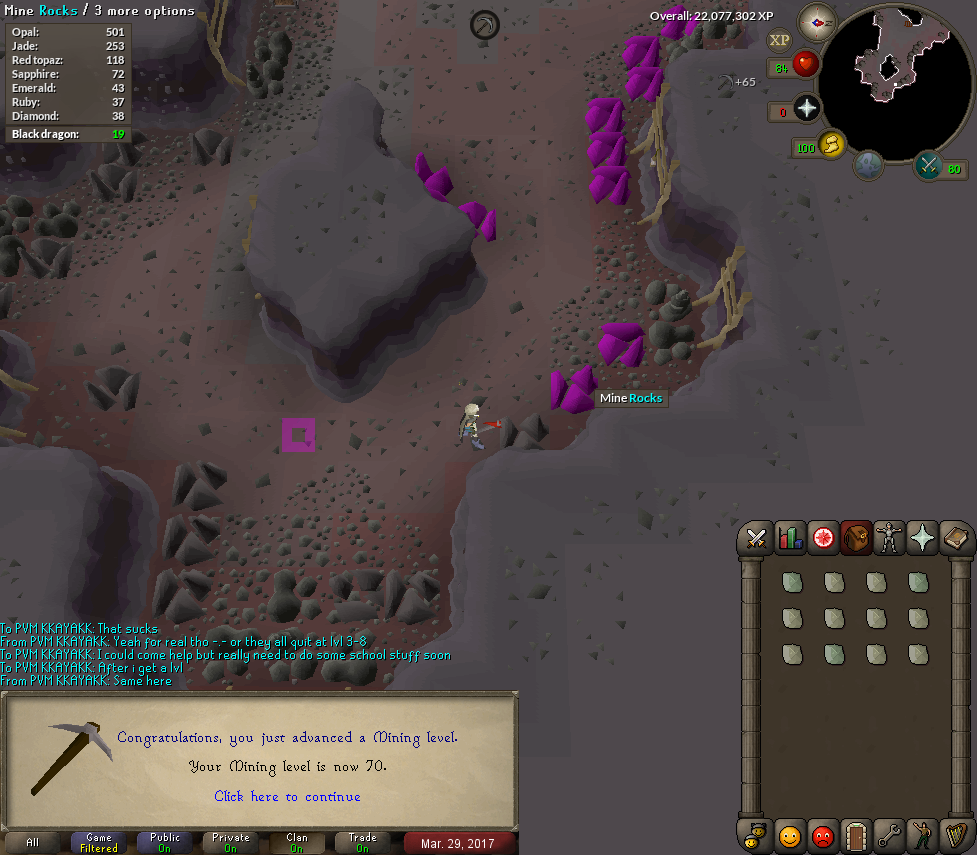Open the Quest List tab

click(x=823, y=539)
